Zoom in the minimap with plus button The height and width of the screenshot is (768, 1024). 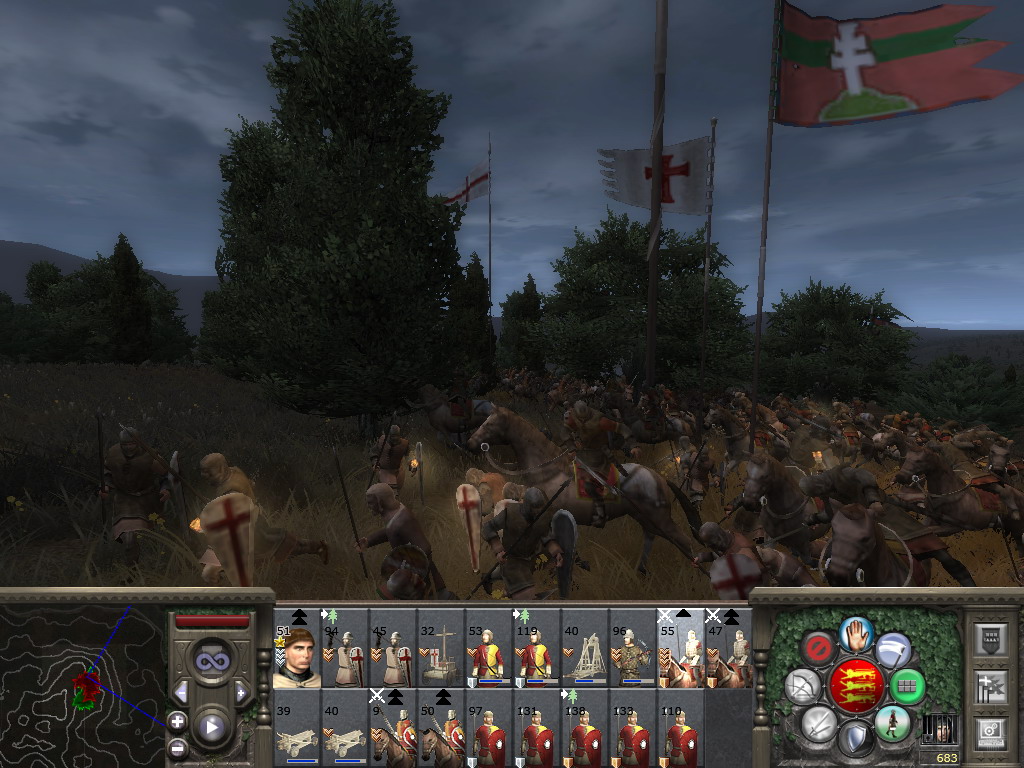click(x=177, y=720)
